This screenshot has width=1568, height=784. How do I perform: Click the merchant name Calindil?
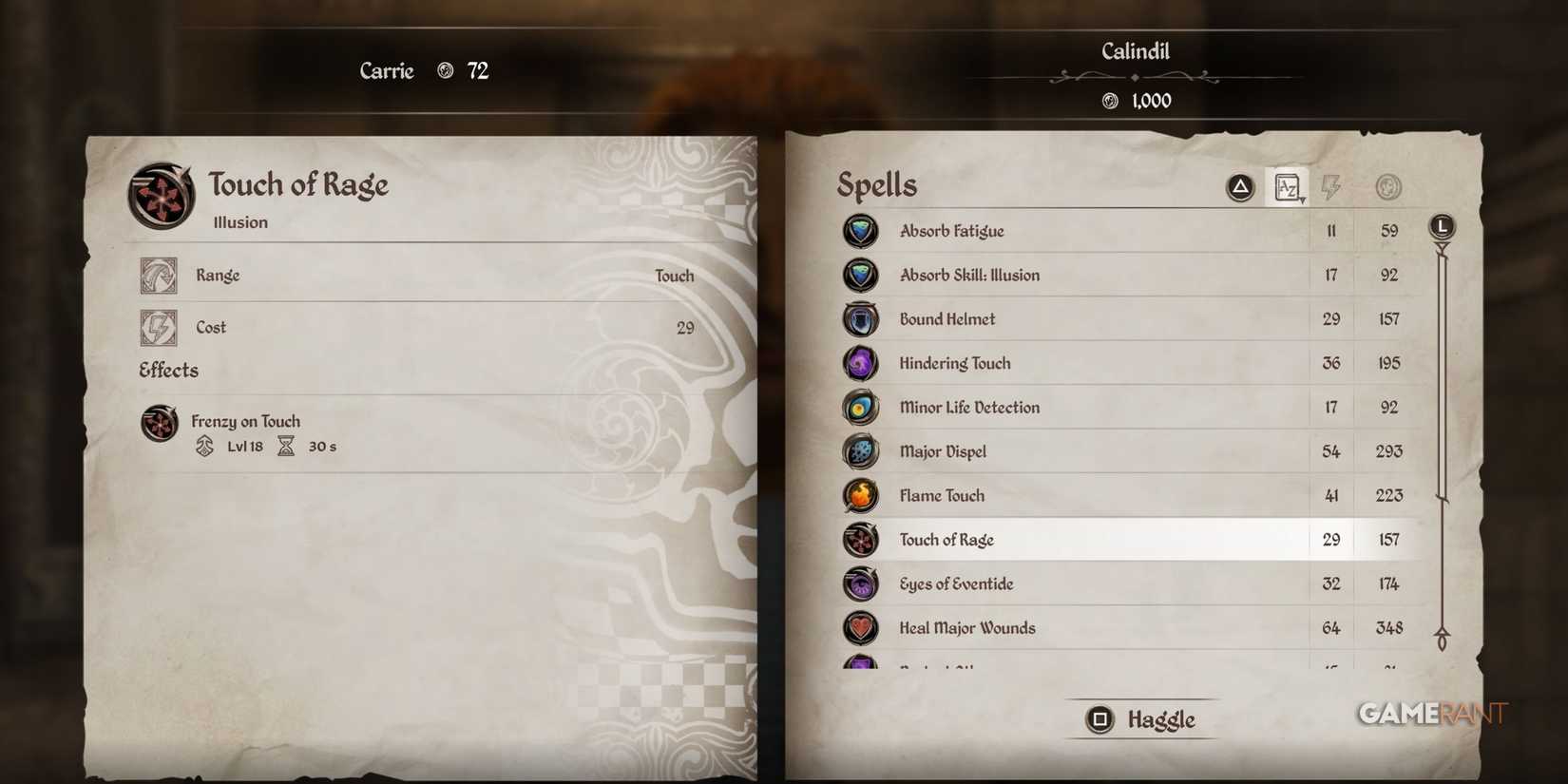point(1137,51)
